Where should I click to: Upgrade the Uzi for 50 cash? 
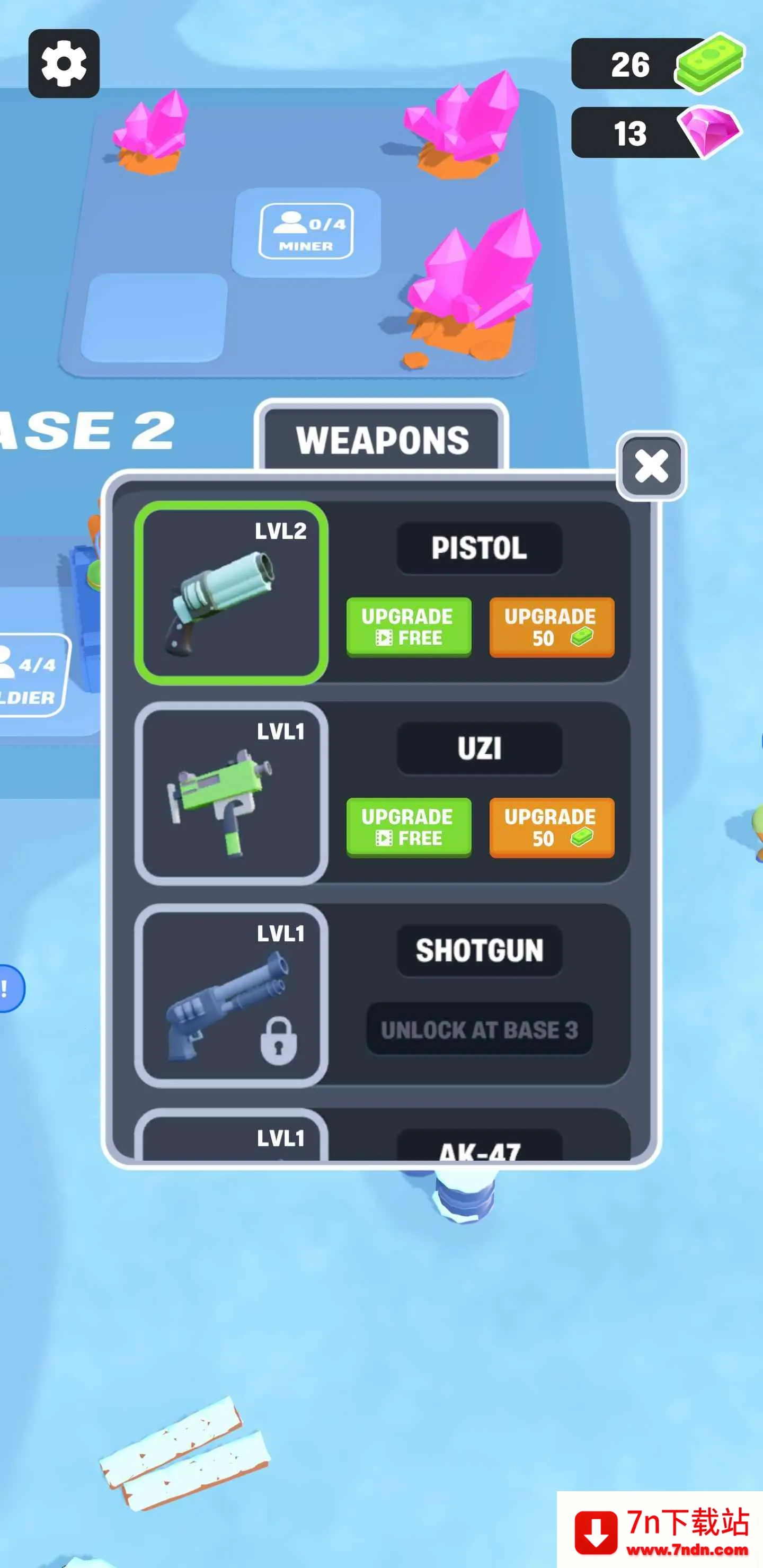click(552, 826)
